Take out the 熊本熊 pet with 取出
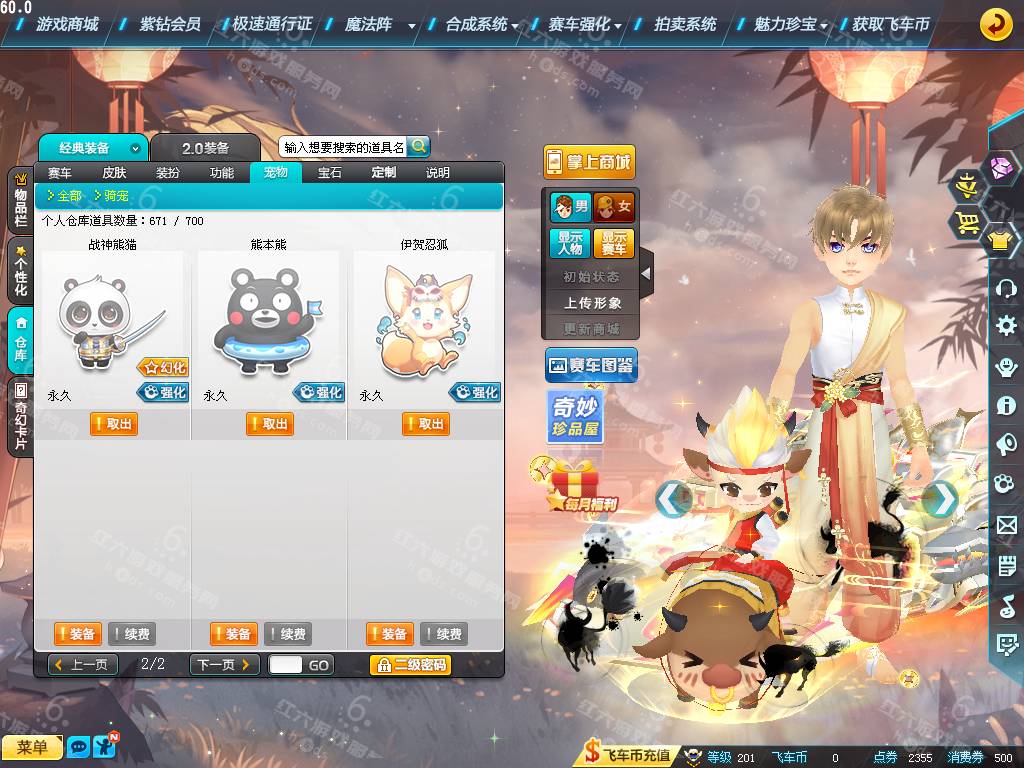Screen dimensions: 1024x768 (x=270, y=424)
